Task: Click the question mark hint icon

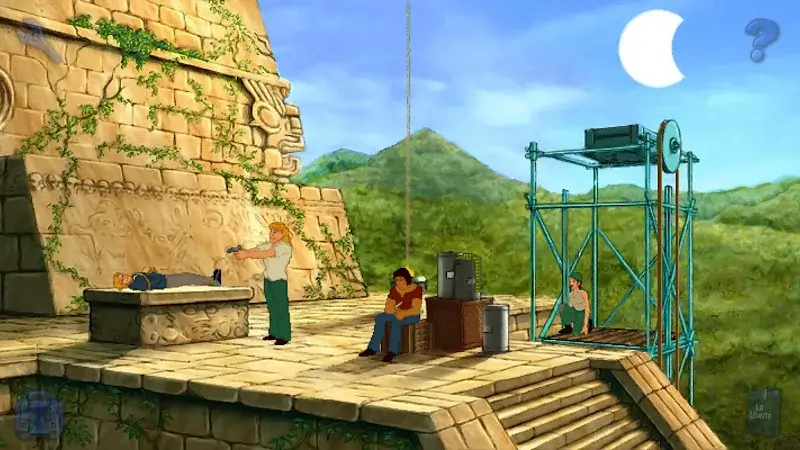Action: pos(761,39)
